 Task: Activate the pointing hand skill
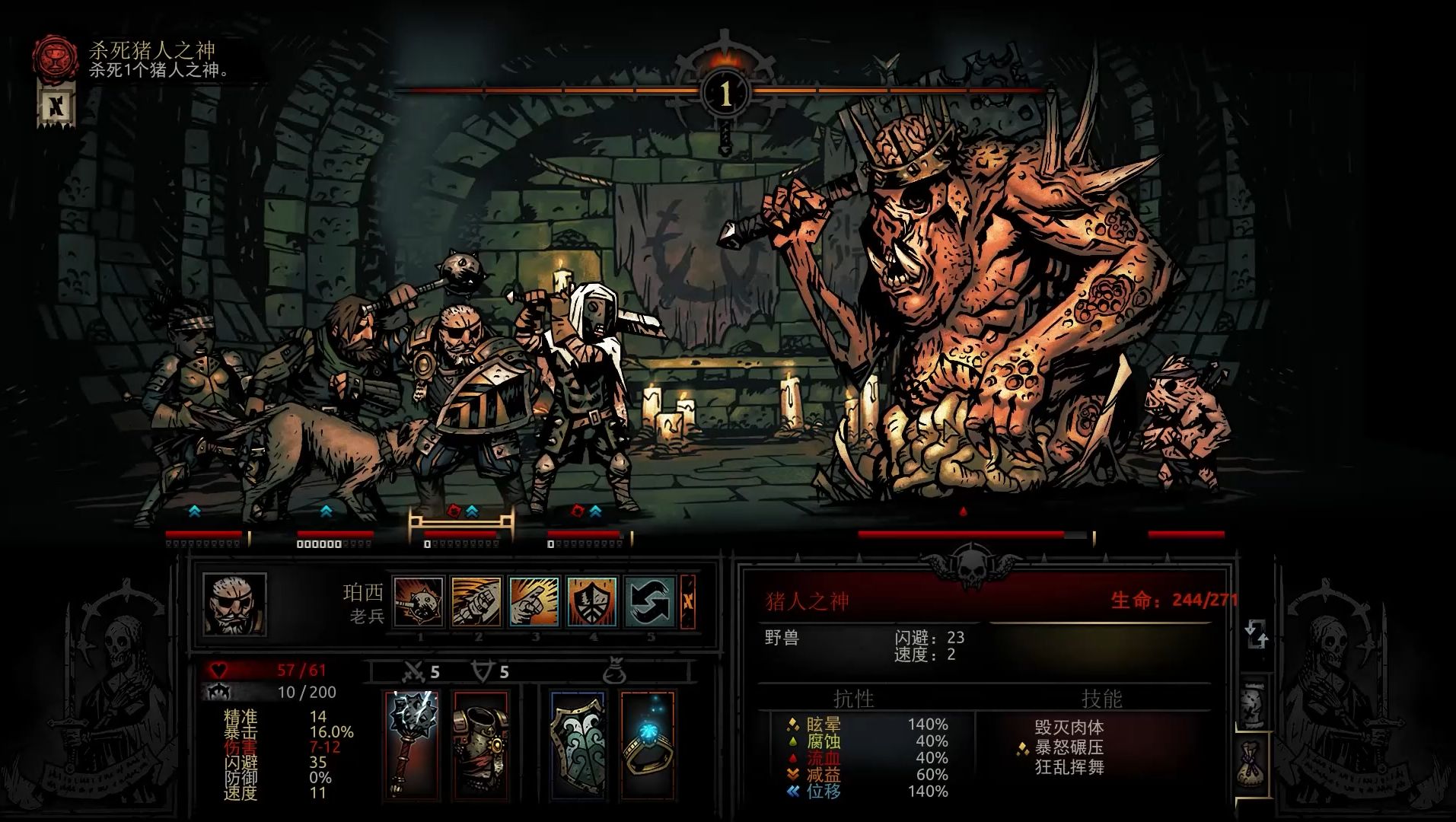pos(534,602)
